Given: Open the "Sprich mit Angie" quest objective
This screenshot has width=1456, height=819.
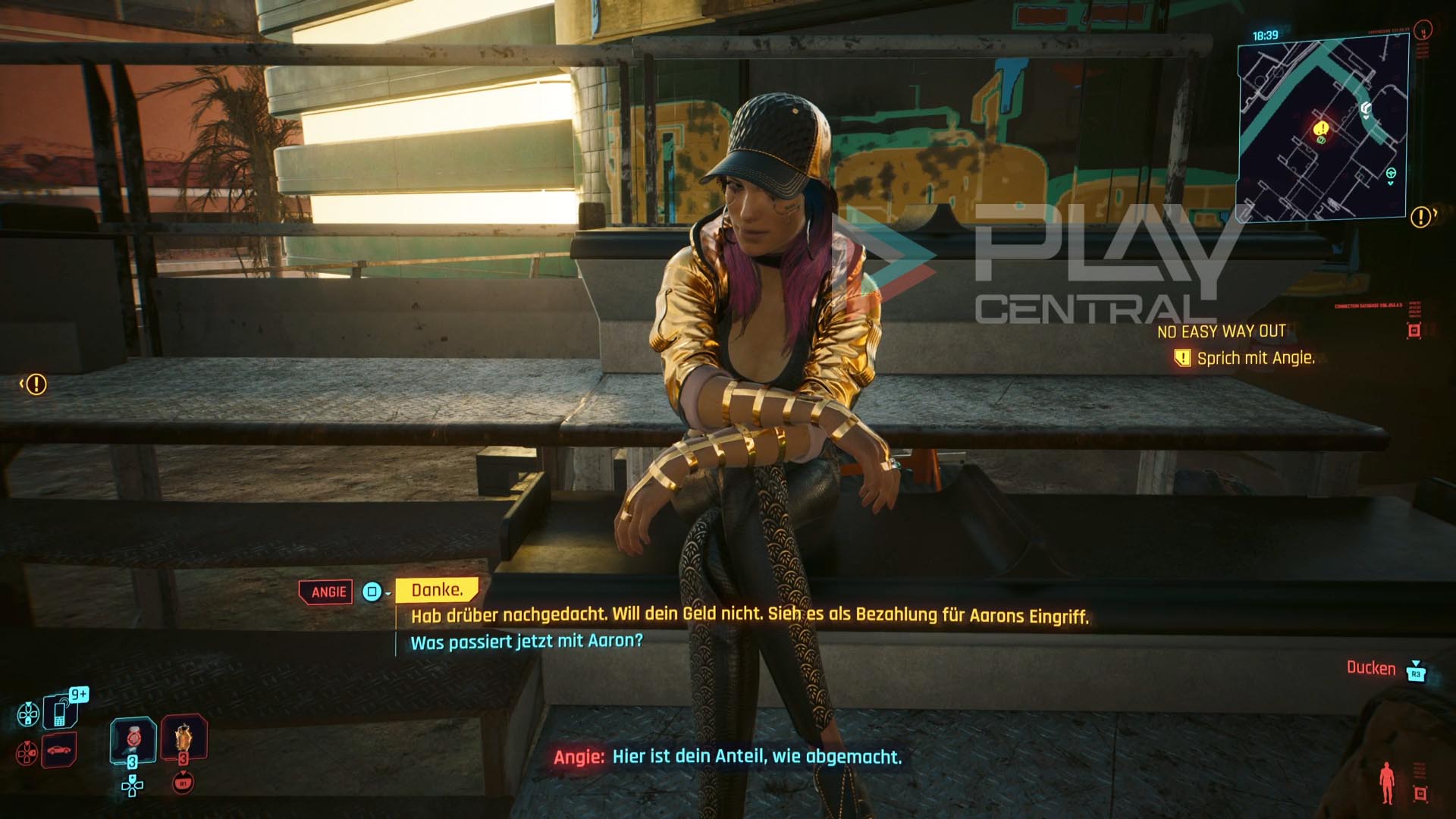Looking at the screenshot, I should pyautogui.click(x=1255, y=359).
